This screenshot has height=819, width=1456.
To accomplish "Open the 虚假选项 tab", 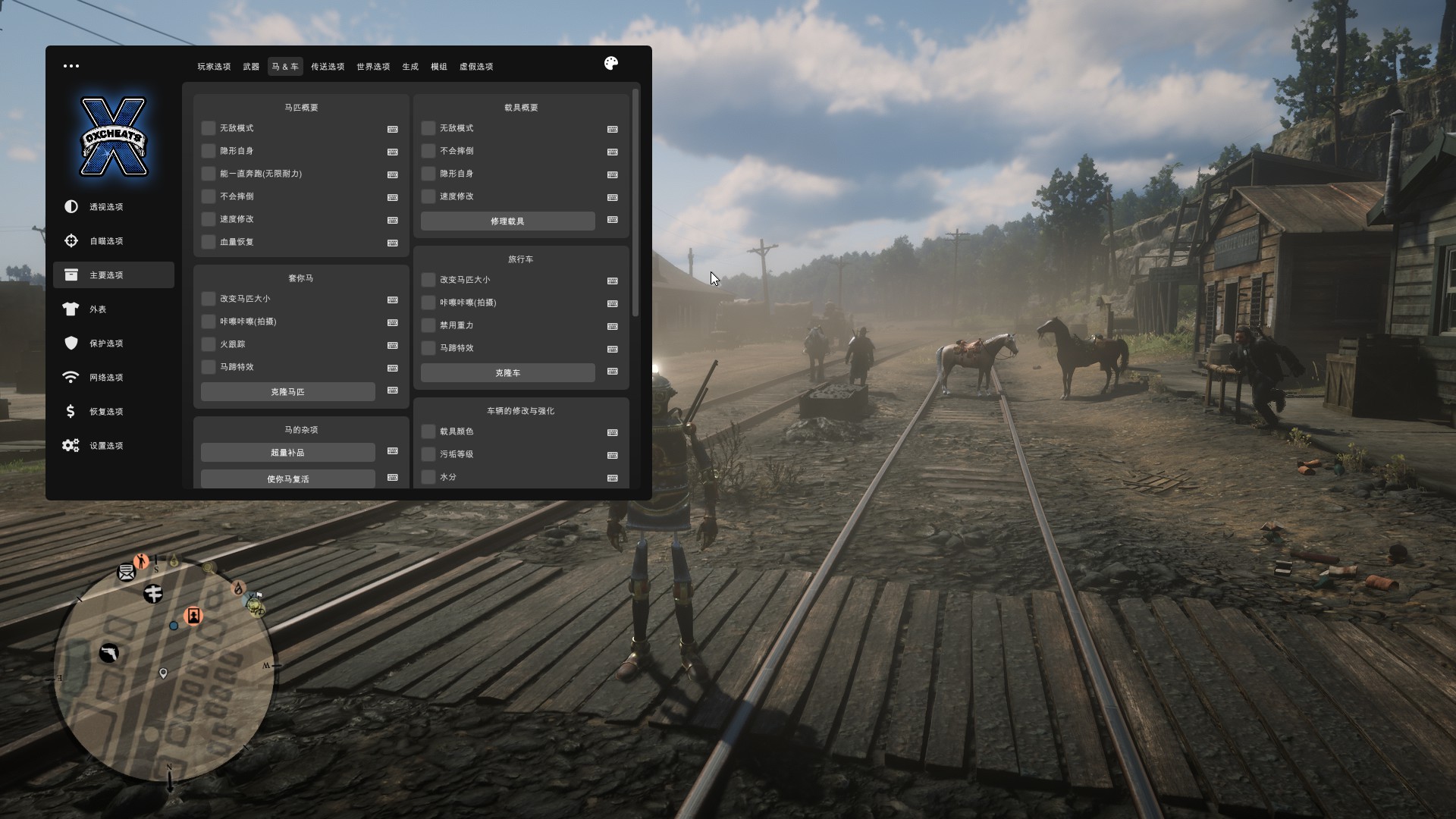I will (476, 67).
